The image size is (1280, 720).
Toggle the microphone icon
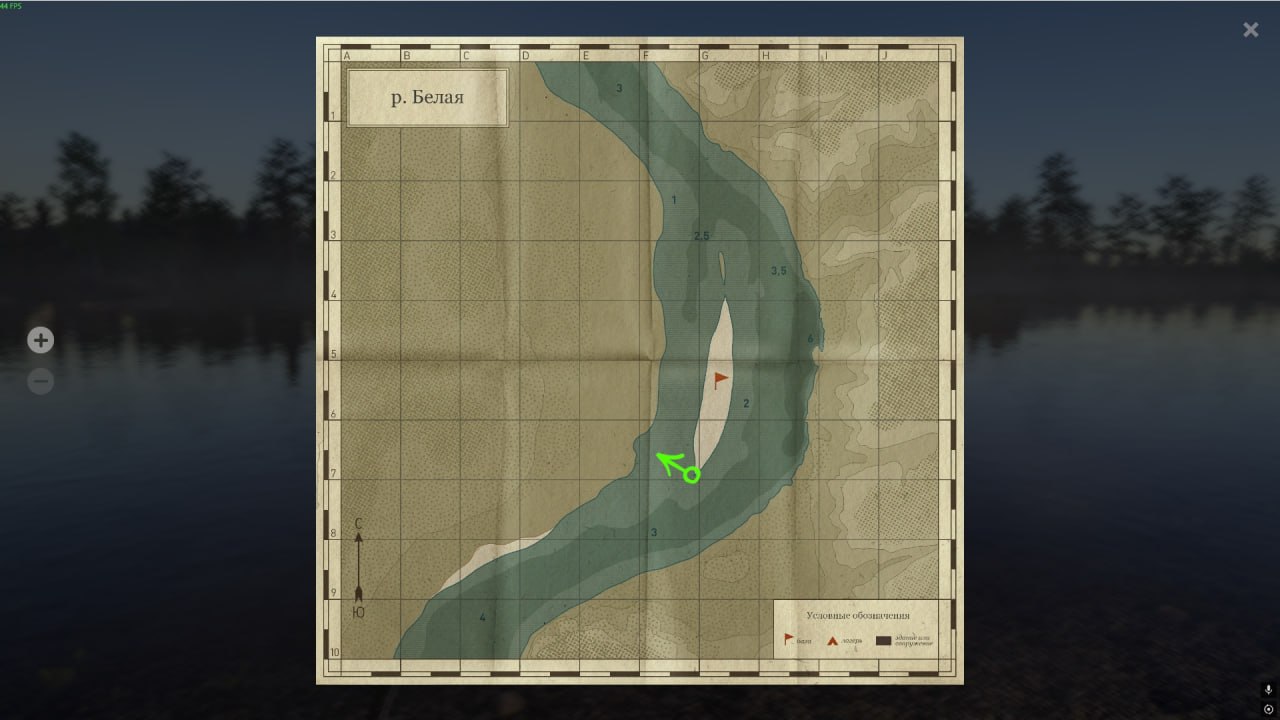click(1268, 690)
